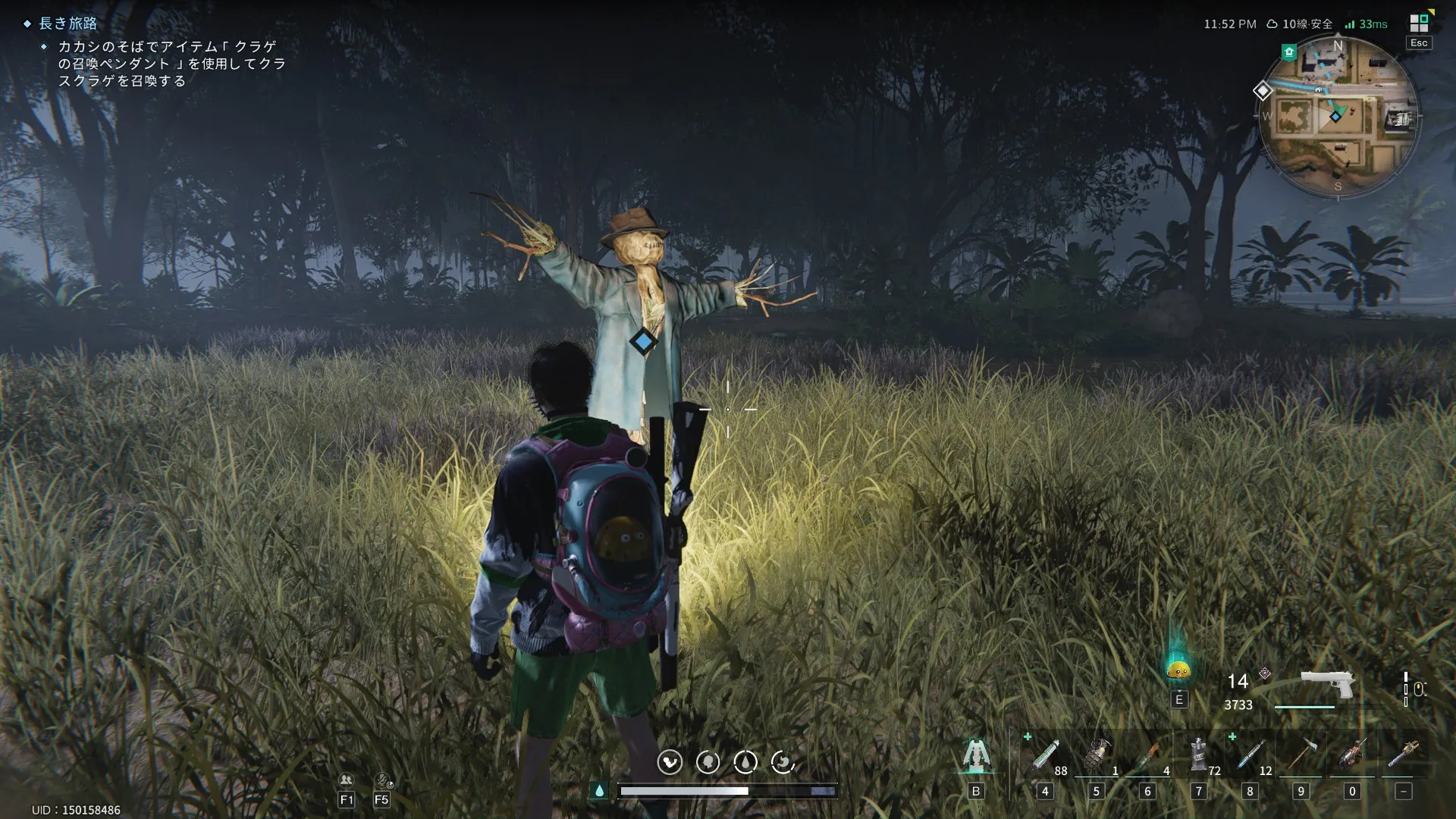
Task: Select the chainsaw tool slot
Action: tap(1404, 755)
